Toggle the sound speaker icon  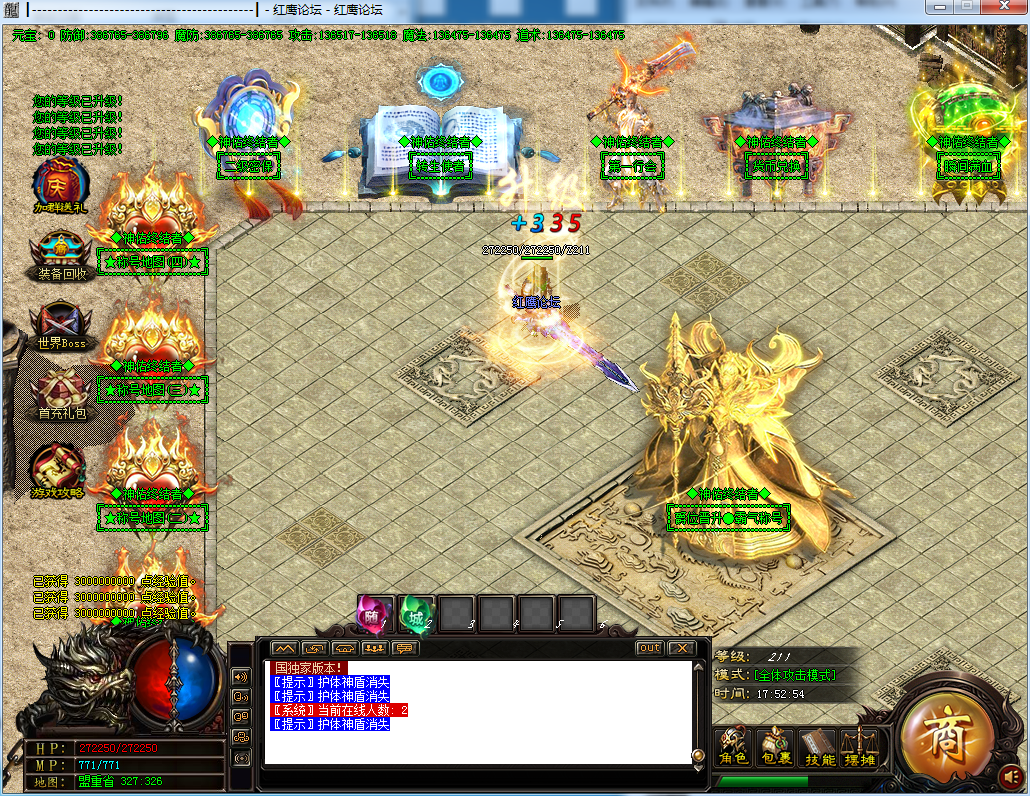coord(1011,775)
